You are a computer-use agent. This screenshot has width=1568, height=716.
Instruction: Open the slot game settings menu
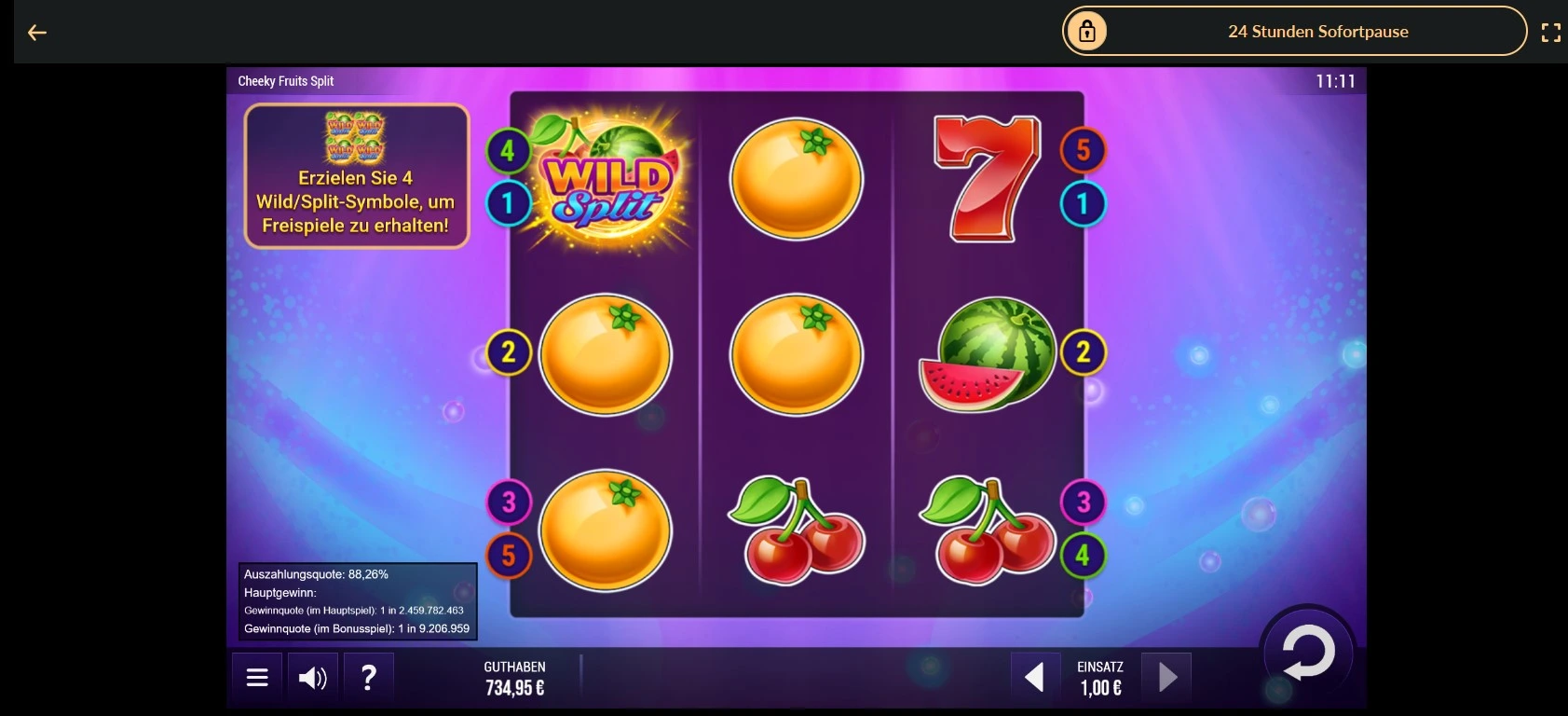point(257,677)
